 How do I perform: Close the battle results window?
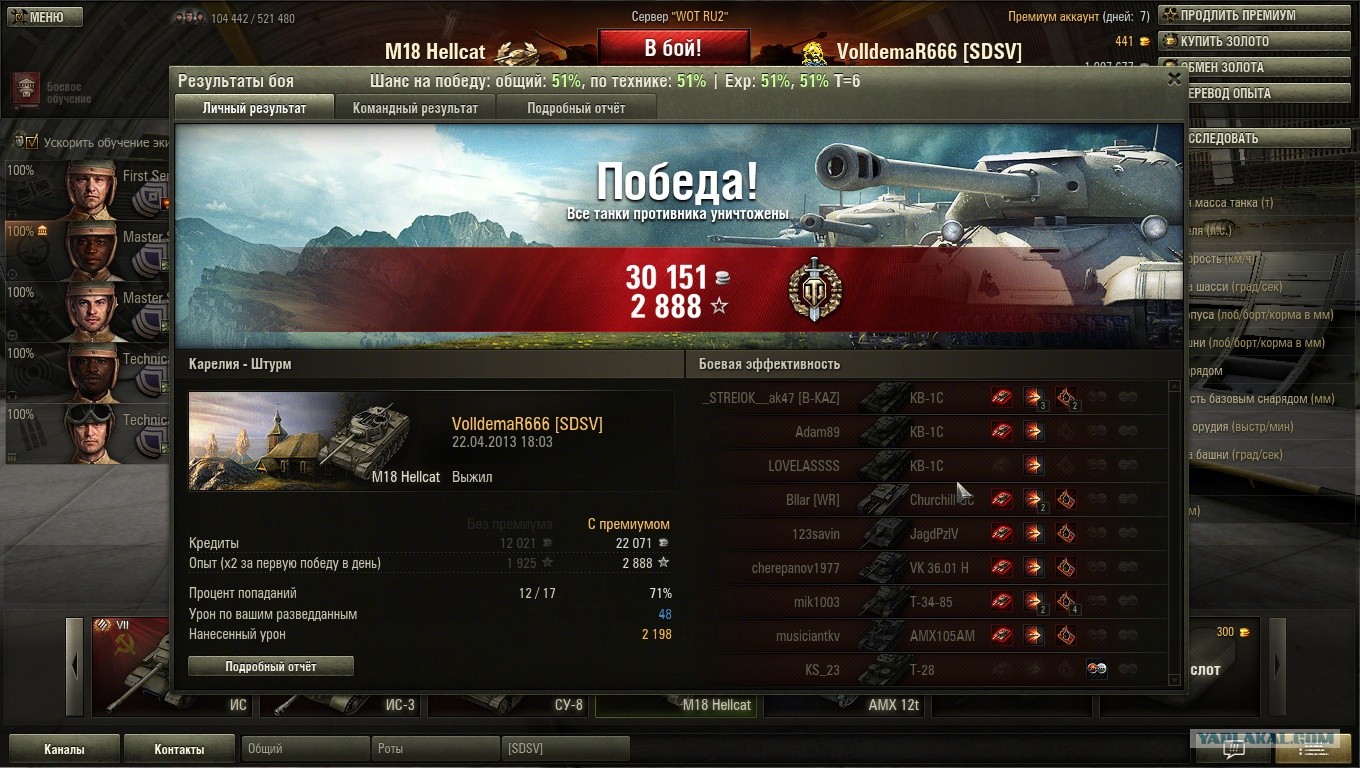tap(1174, 80)
